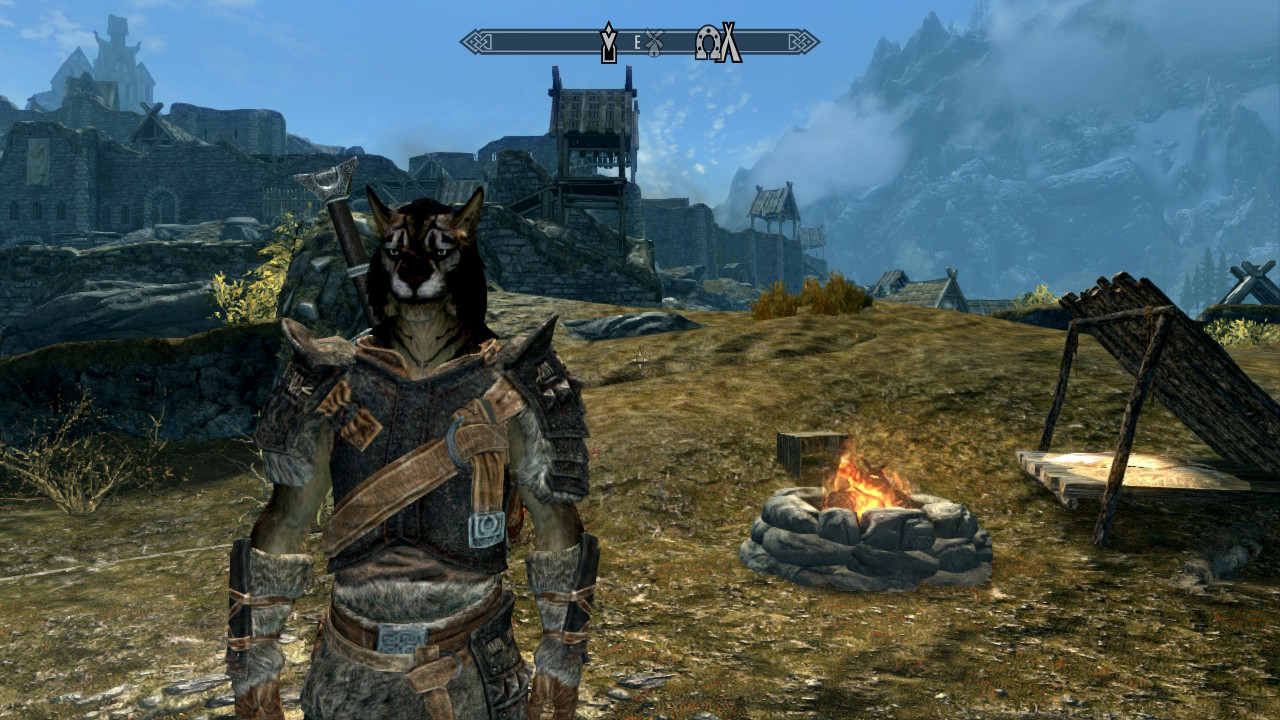Click the horseshoe stable marker on compass
This screenshot has height=720, width=1280.
[709, 42]
